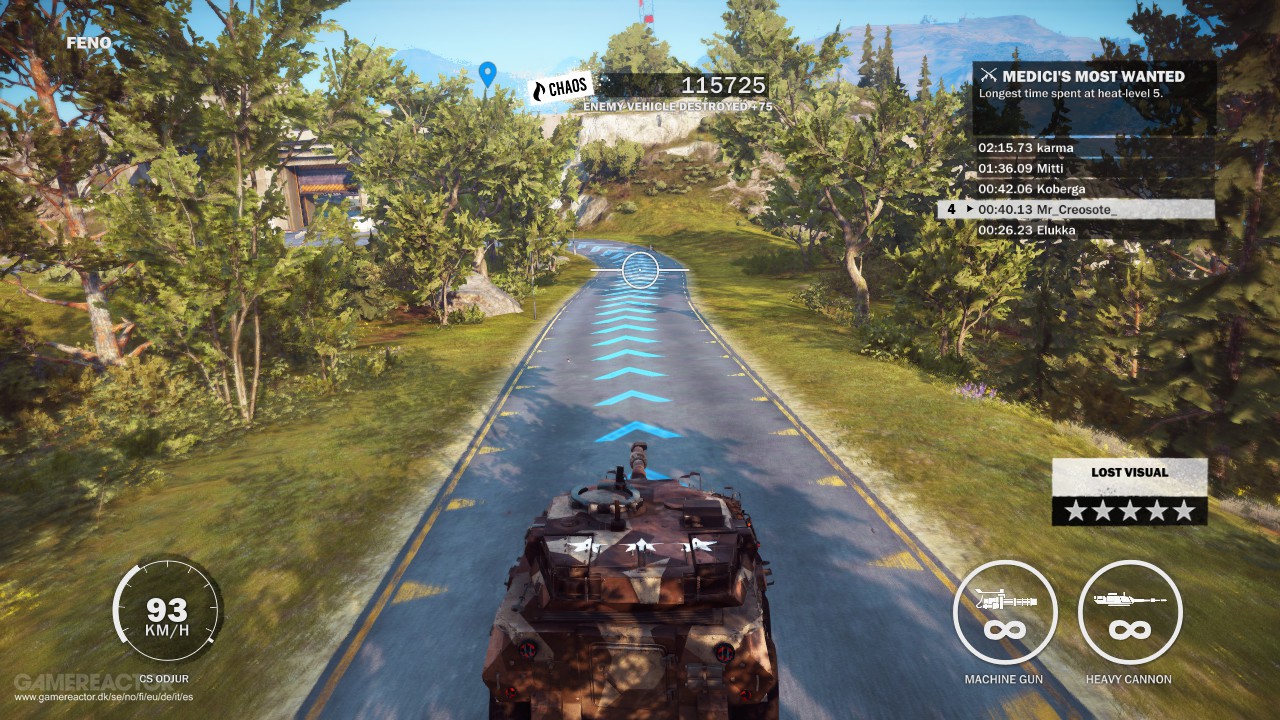Viewport: 1280px width, 720px height.
Task: Click the blue waypoint map pin
Action: coord(487,73)
